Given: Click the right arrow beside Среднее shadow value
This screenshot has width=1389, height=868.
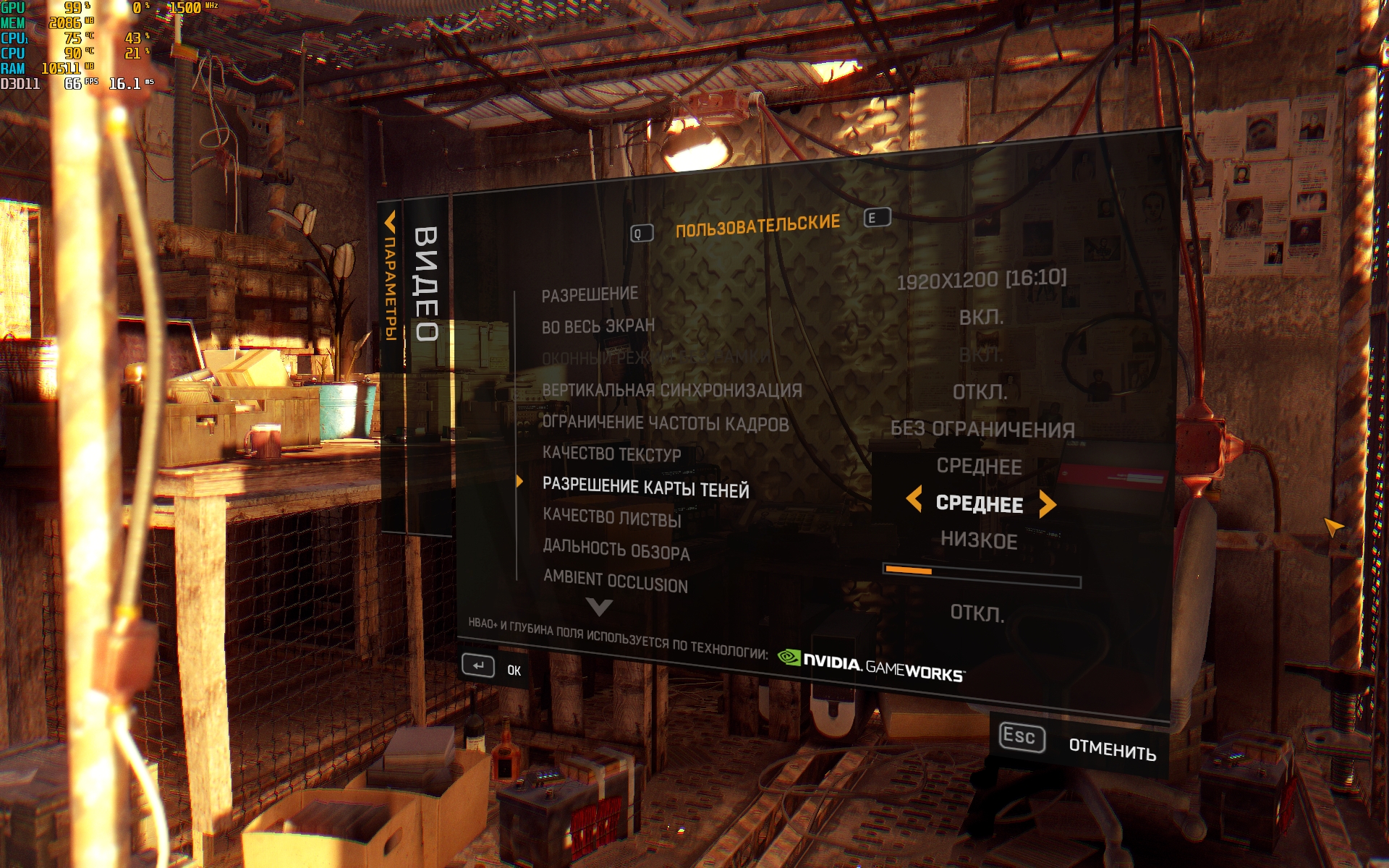Looking at the screenshot, I should tap(1047, 504).
